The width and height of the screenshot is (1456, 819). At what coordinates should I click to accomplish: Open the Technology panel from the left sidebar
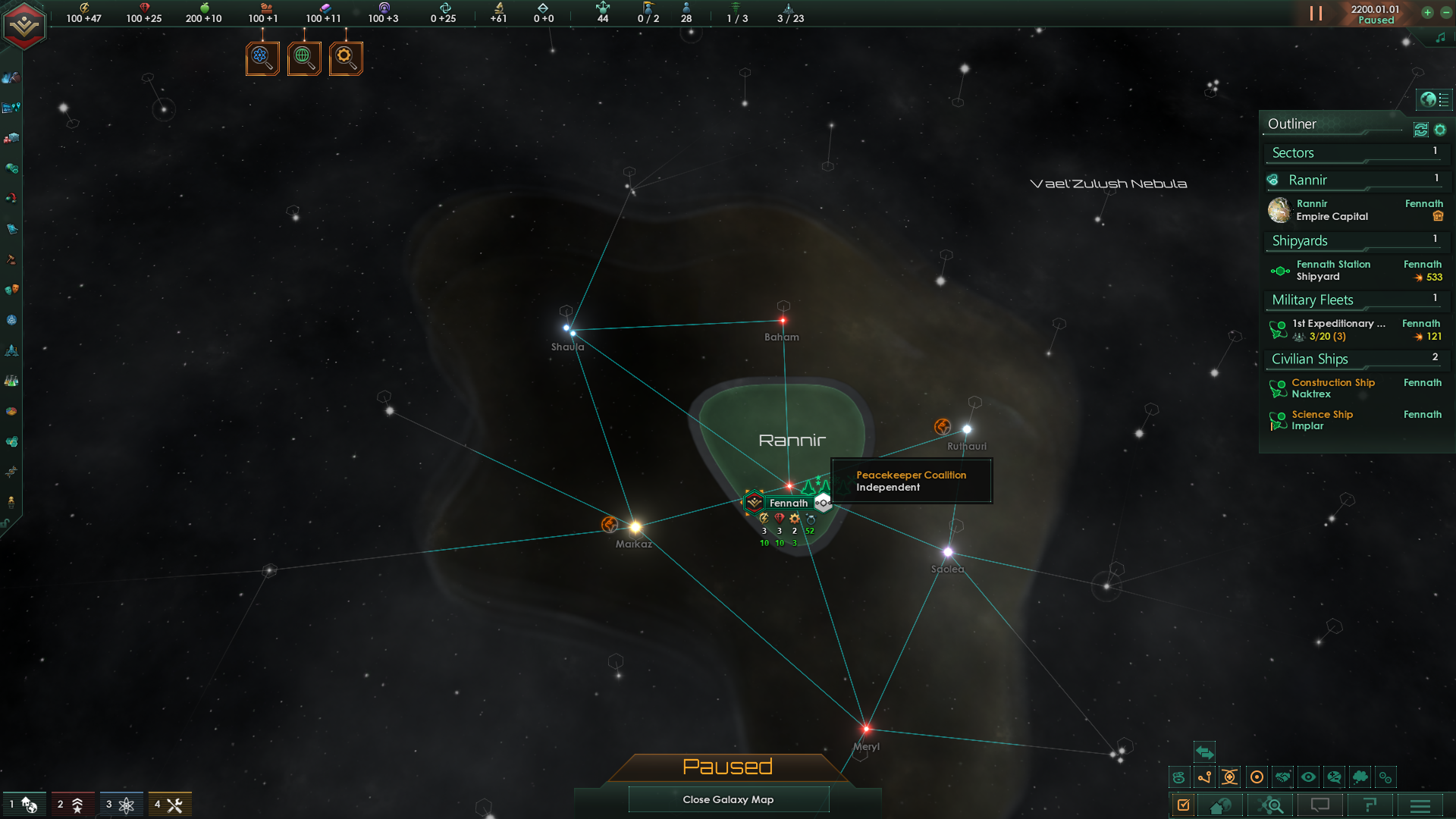pyautogui.click(x=11, y=380)
